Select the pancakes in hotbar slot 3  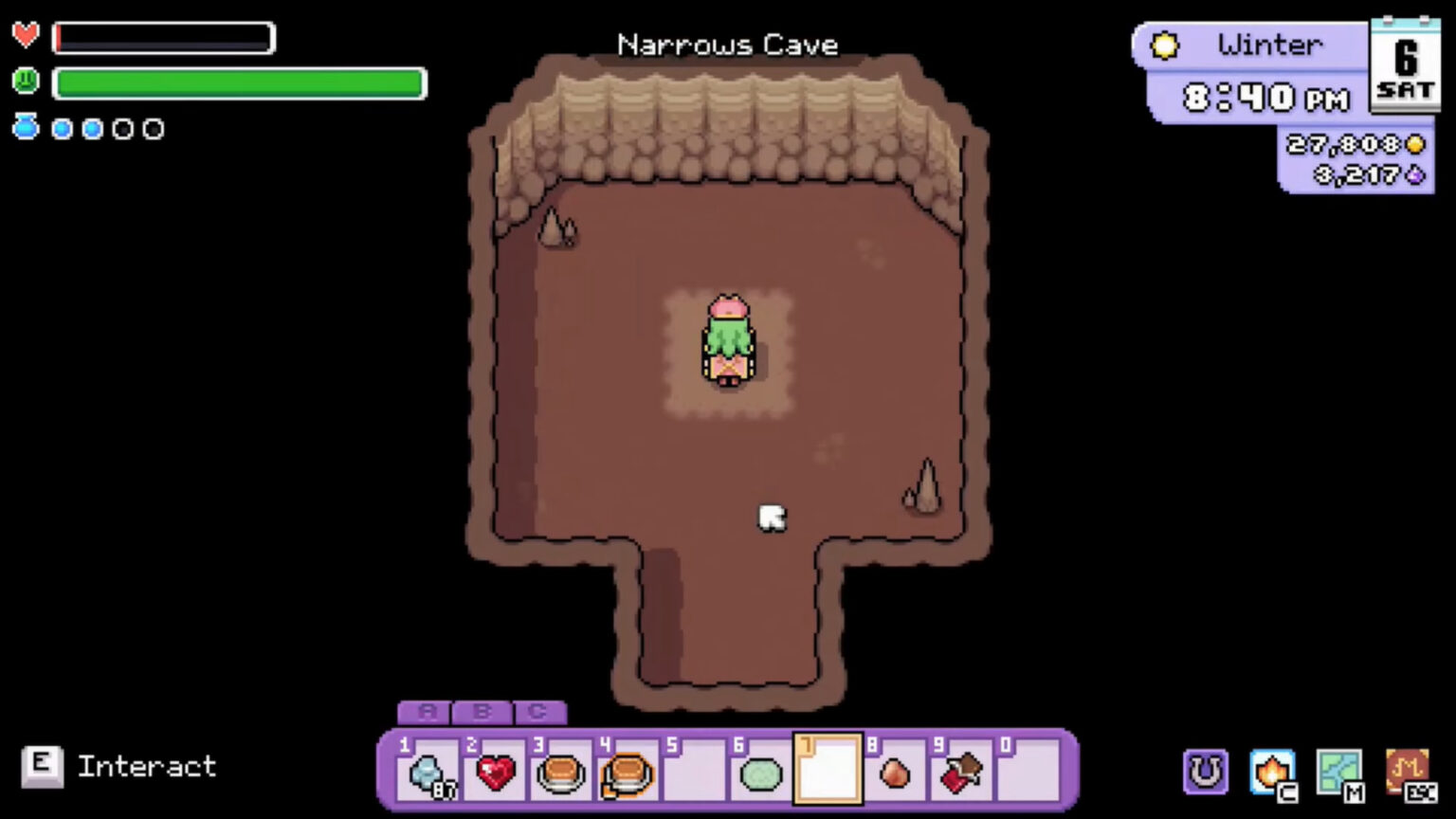click(559, 774)
